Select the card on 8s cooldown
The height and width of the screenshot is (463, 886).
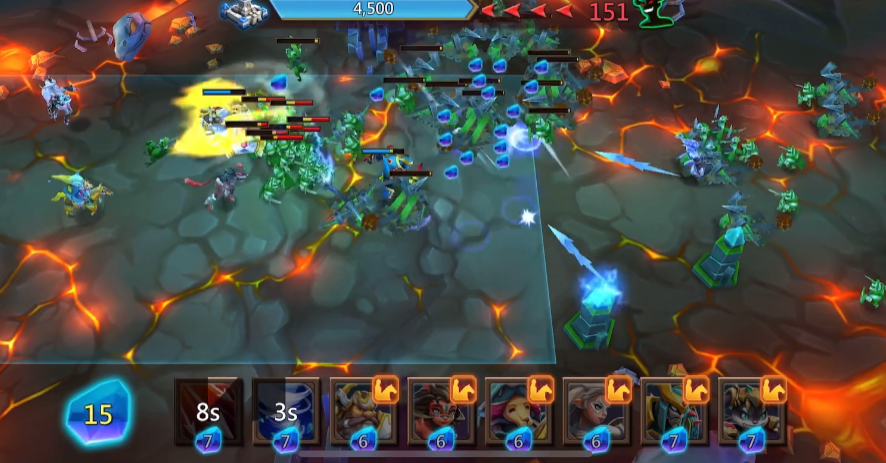pos(208,411)
